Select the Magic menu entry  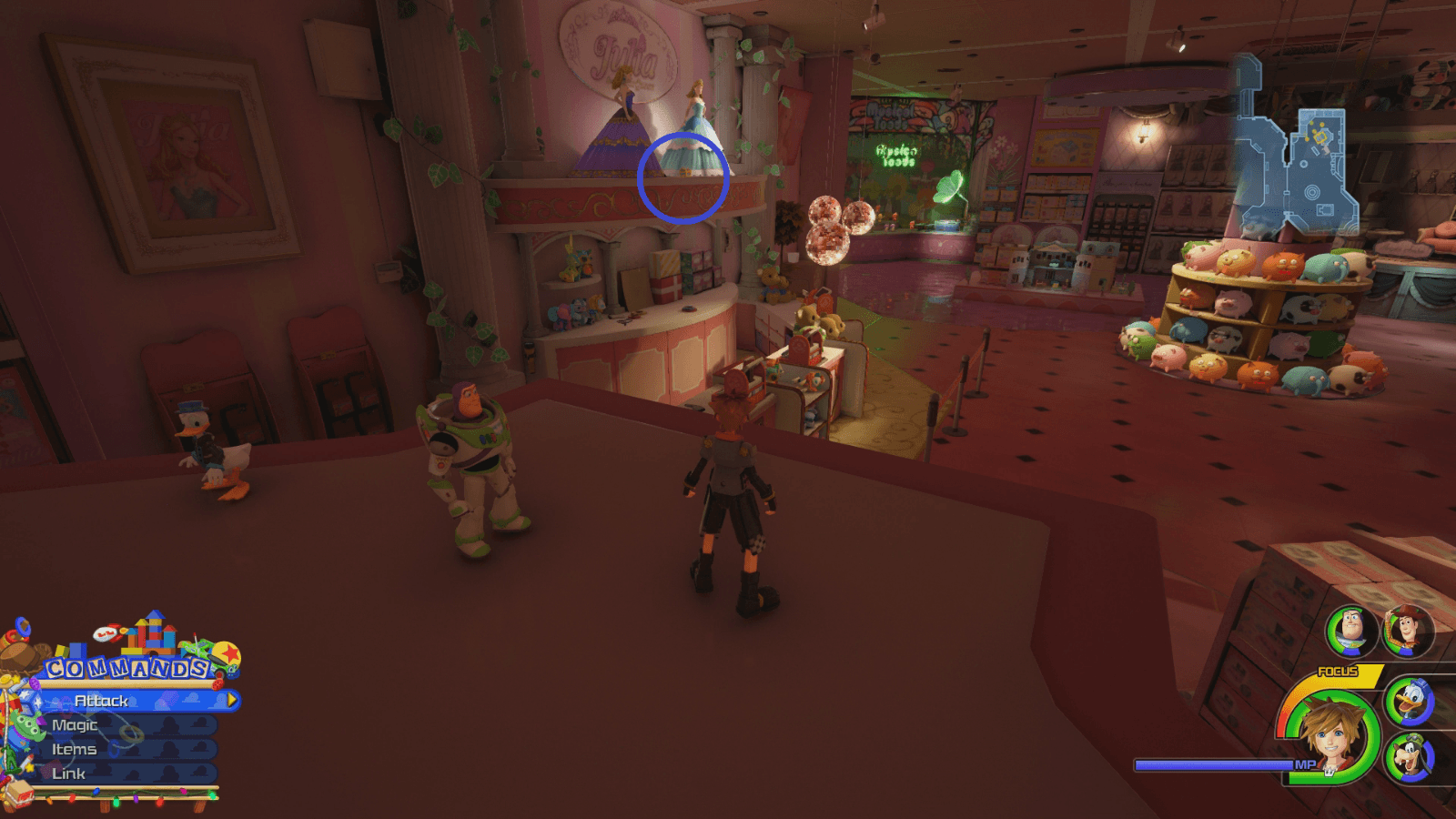pyautogui.click(x=75, y=725)
